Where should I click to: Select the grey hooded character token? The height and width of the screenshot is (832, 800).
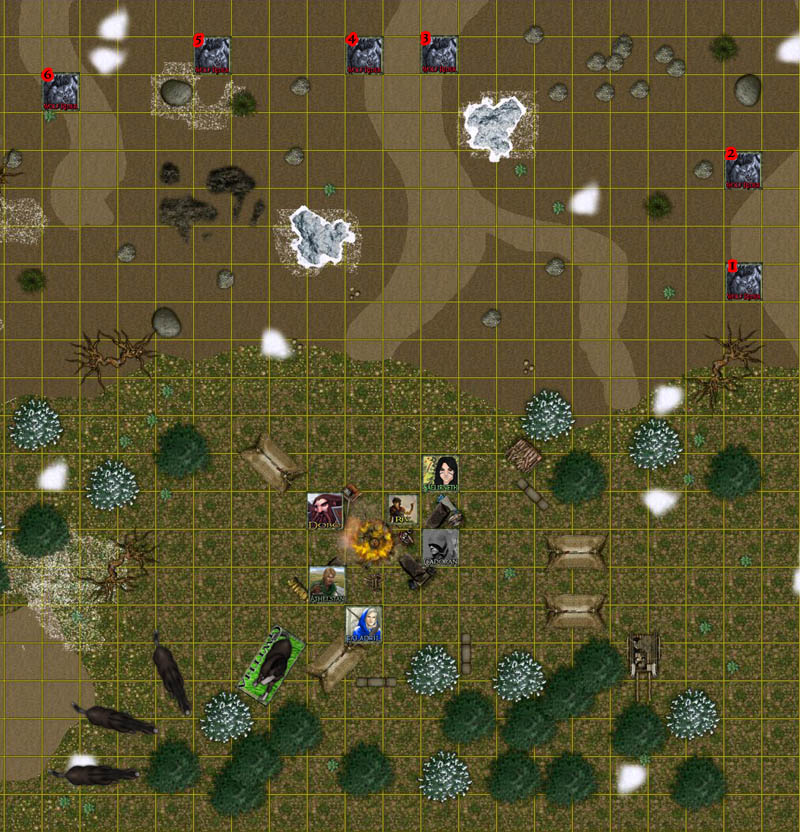440,548
